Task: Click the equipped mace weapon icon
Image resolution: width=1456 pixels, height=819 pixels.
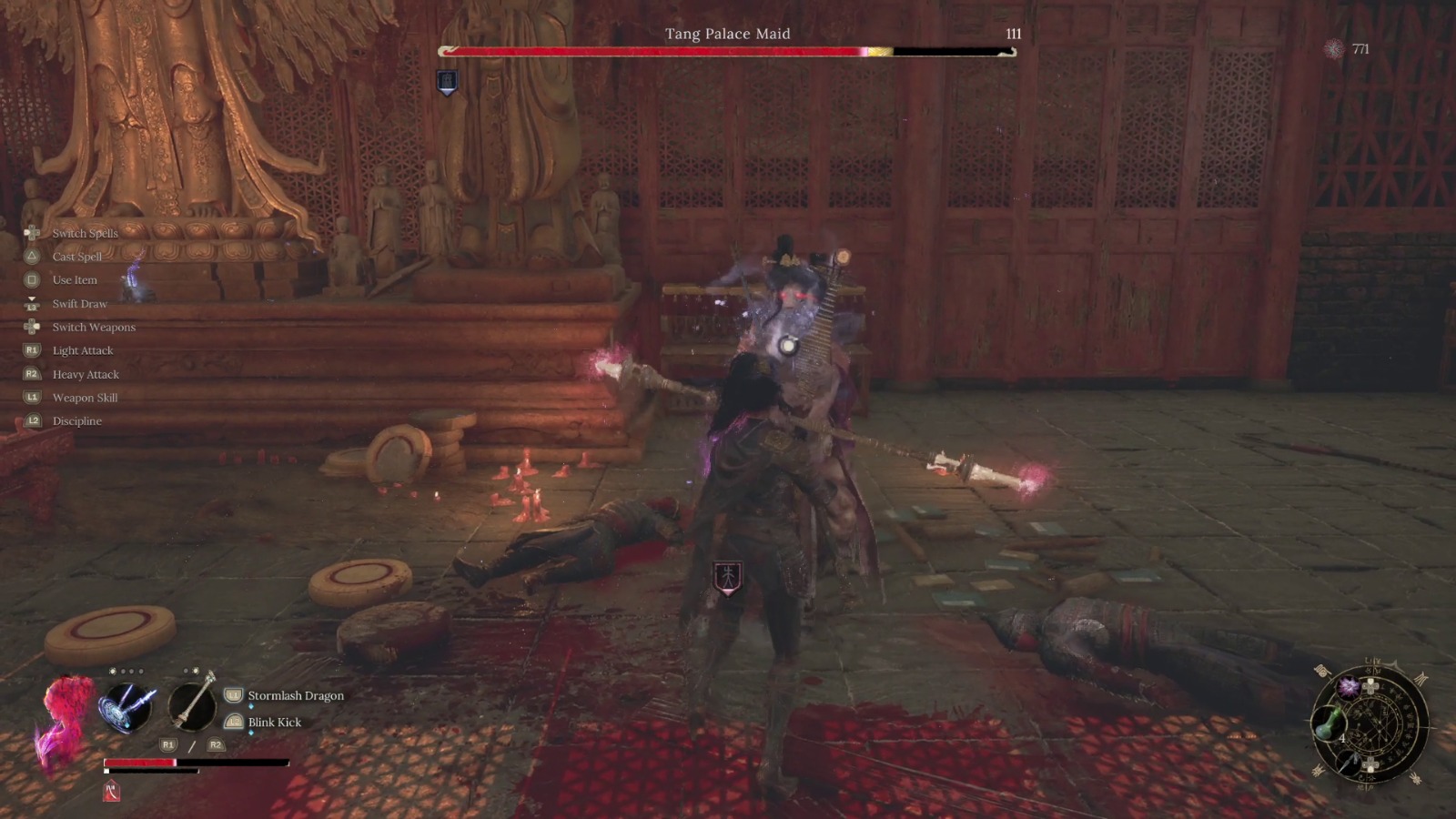Action: (x=193, y=708)
